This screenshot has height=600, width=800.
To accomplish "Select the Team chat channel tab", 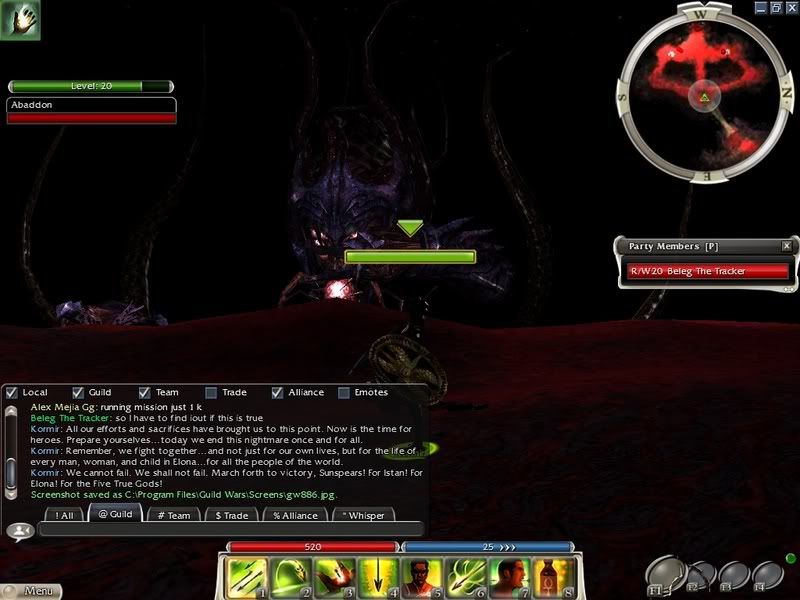I will coord(174,515).
